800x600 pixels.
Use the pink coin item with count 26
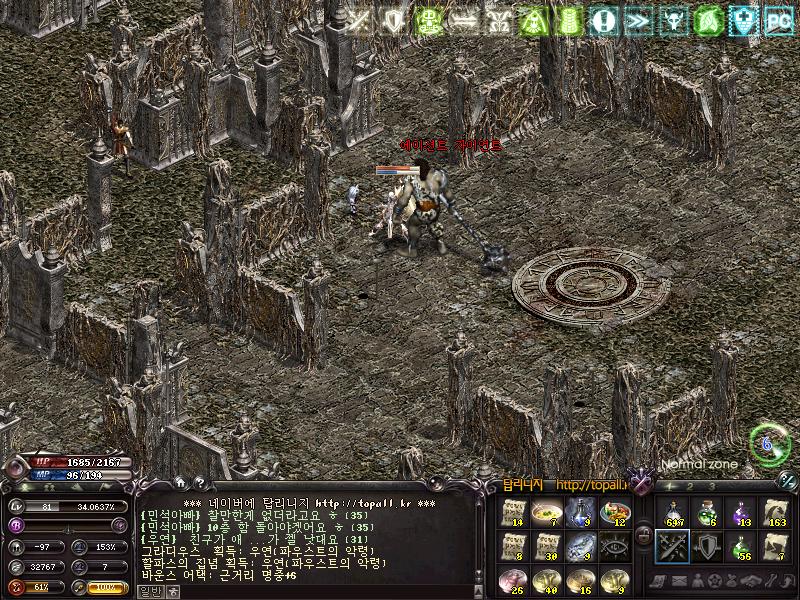[x=513, y=578]
